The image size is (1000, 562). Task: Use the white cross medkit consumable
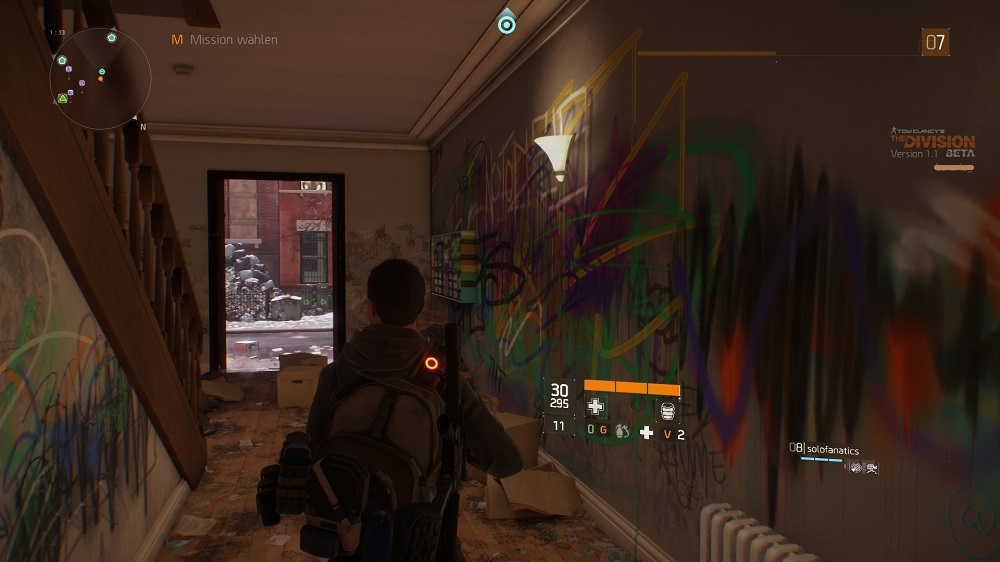(646, 432)
